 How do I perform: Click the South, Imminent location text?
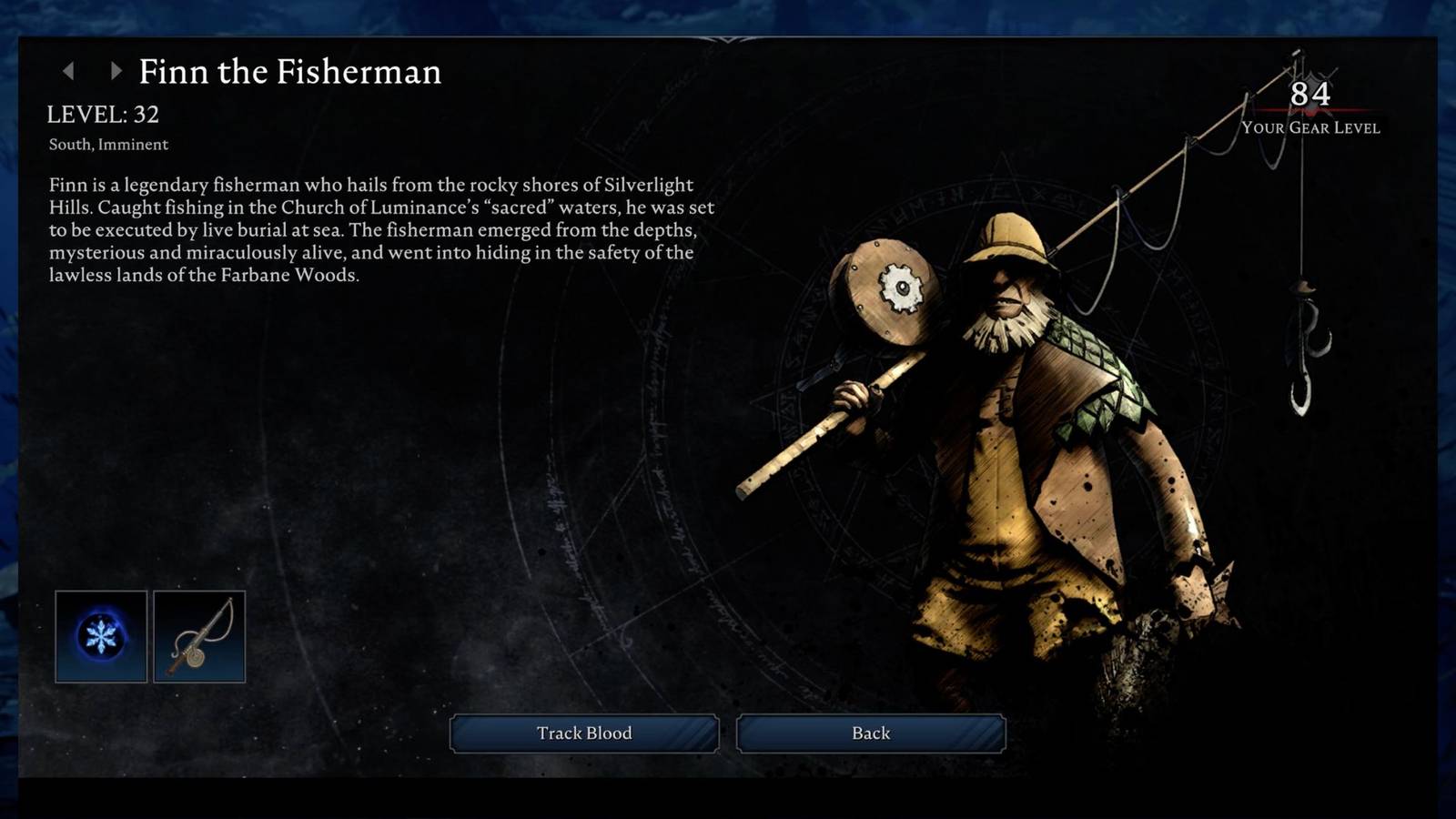pyautogui.click(x=108, y=144)
